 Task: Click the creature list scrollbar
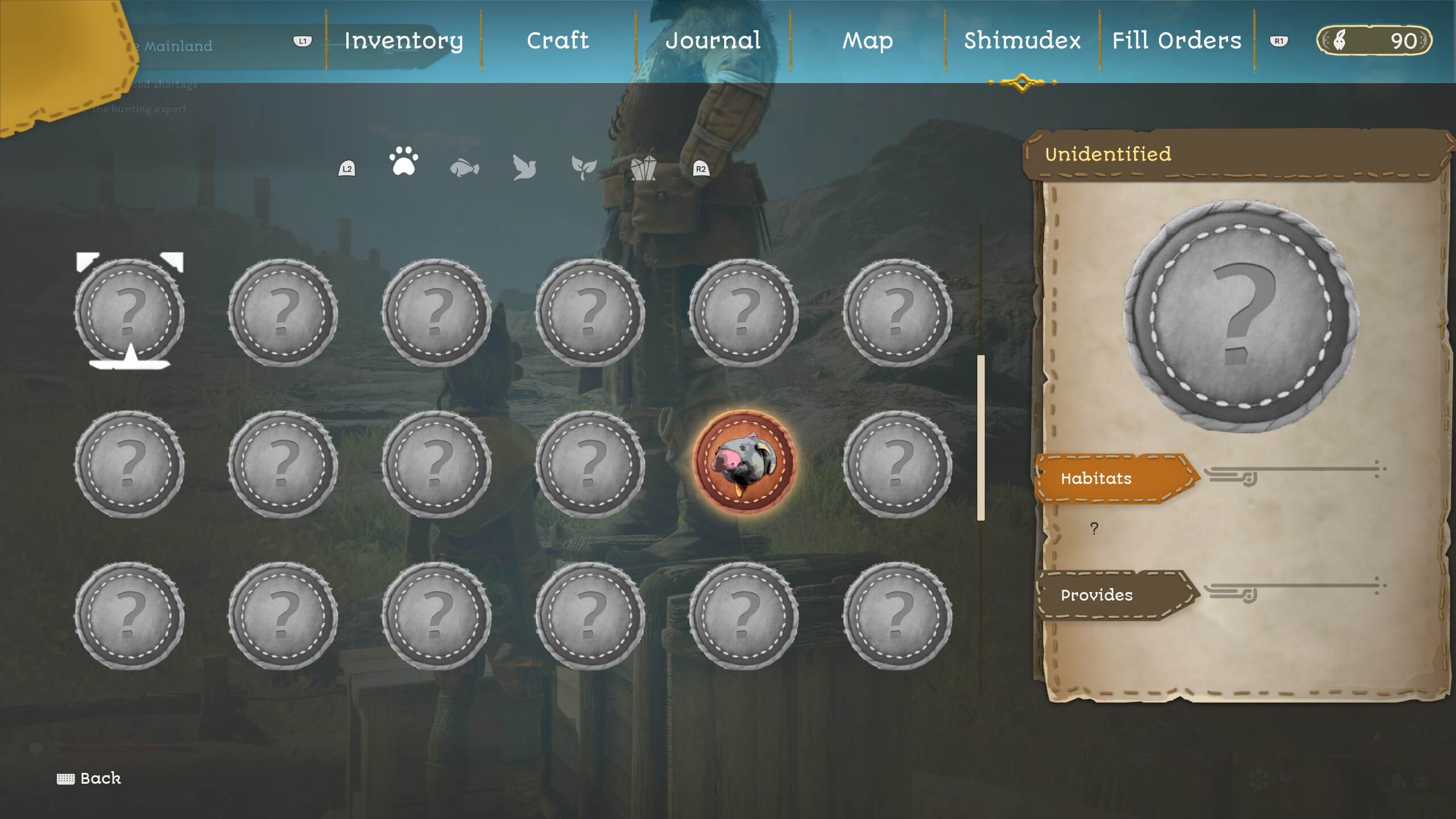click(x=981, y=437)
